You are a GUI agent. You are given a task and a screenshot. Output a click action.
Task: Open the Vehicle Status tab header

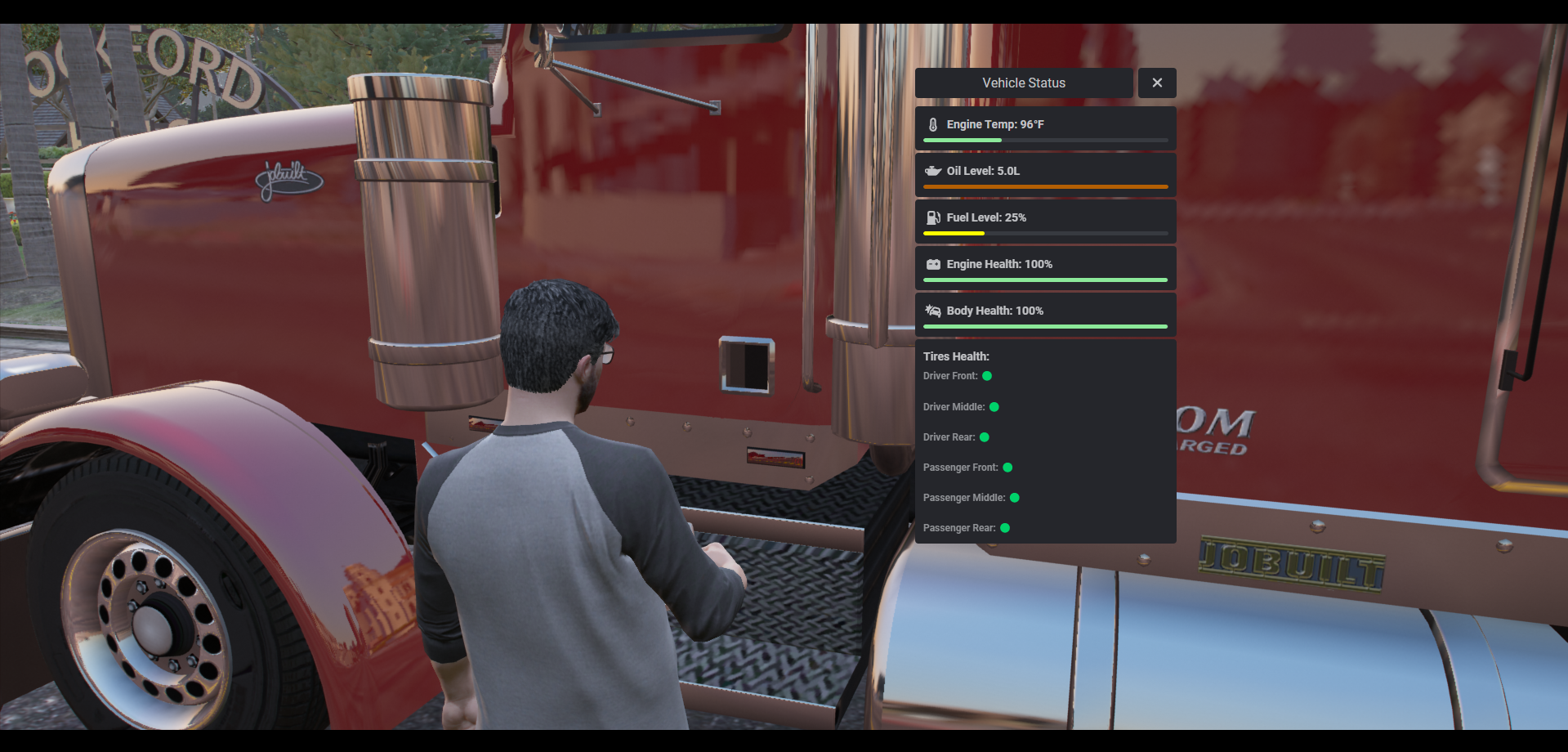pyautogui.click(x=1023, y=83)
